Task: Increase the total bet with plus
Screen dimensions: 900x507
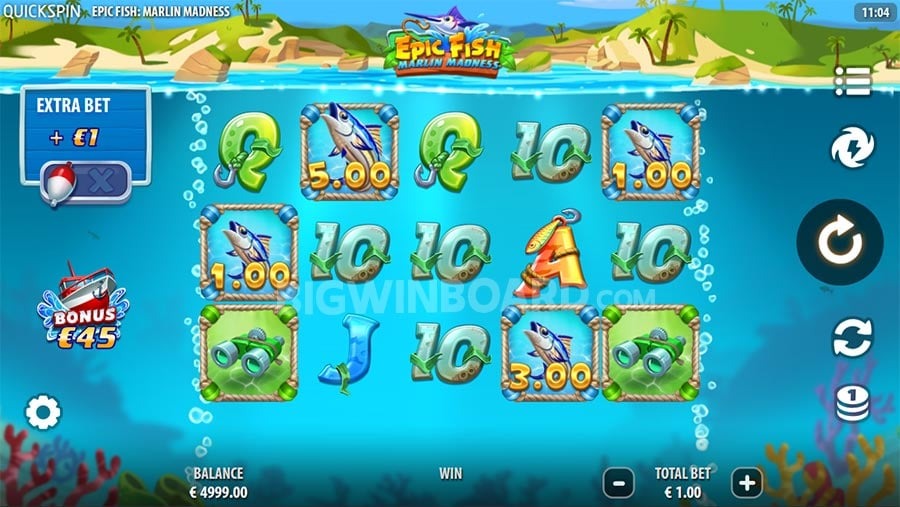Action: [746, 483]
